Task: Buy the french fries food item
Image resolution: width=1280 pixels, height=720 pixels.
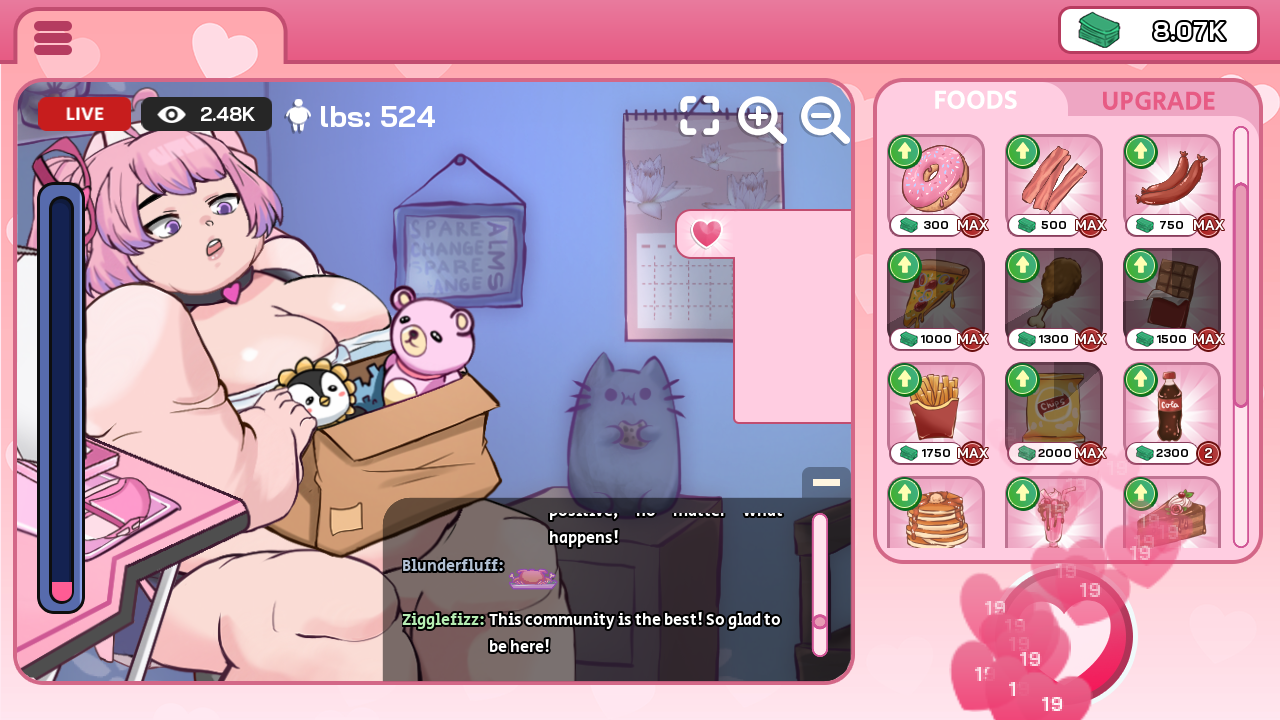Action: pos(936,408)
